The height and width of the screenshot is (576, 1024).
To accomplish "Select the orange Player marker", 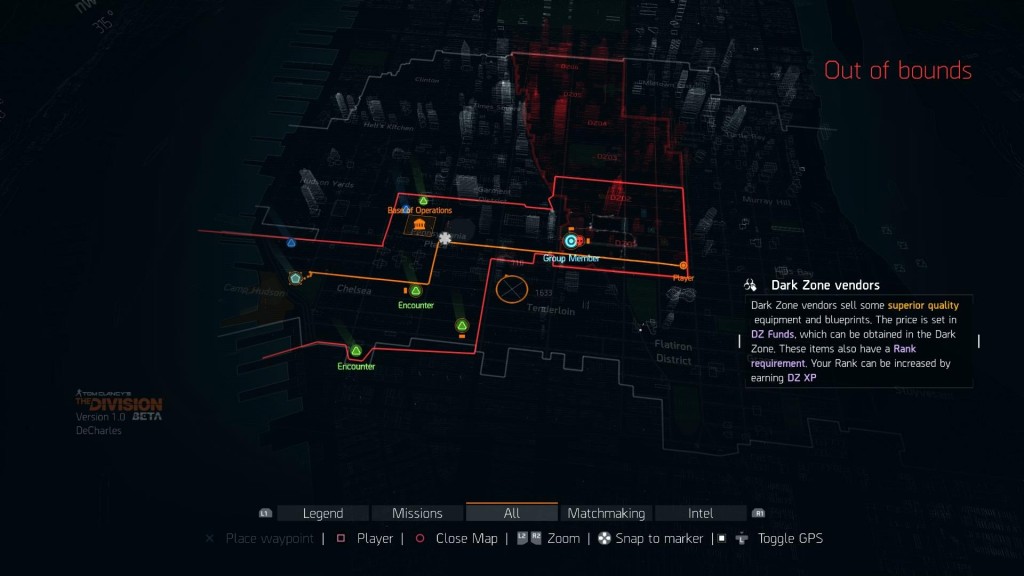I will tap(684, 266).
